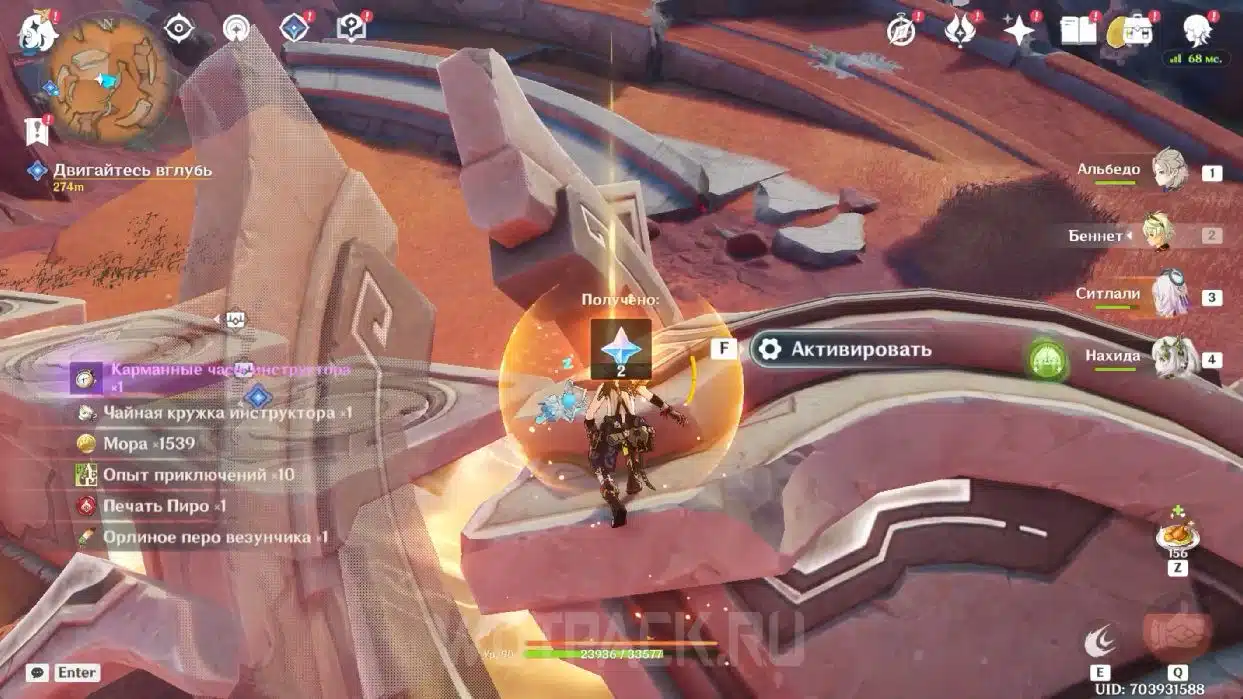Viewport: 1243px width, 699px height.
Task: Switch to party member Альбедо
Action: 1168,172
